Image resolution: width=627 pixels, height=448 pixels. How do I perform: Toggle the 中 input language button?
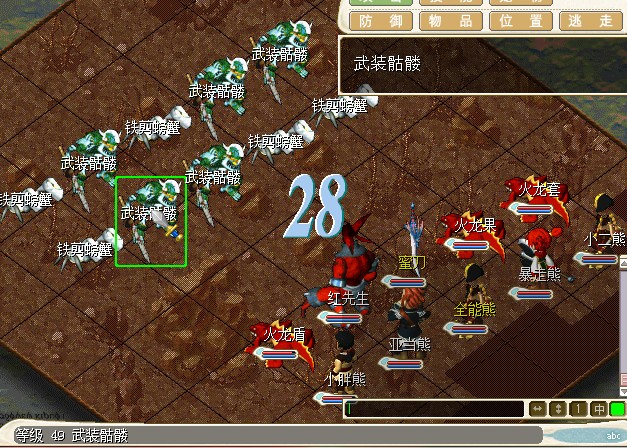[x=598, y=409]
